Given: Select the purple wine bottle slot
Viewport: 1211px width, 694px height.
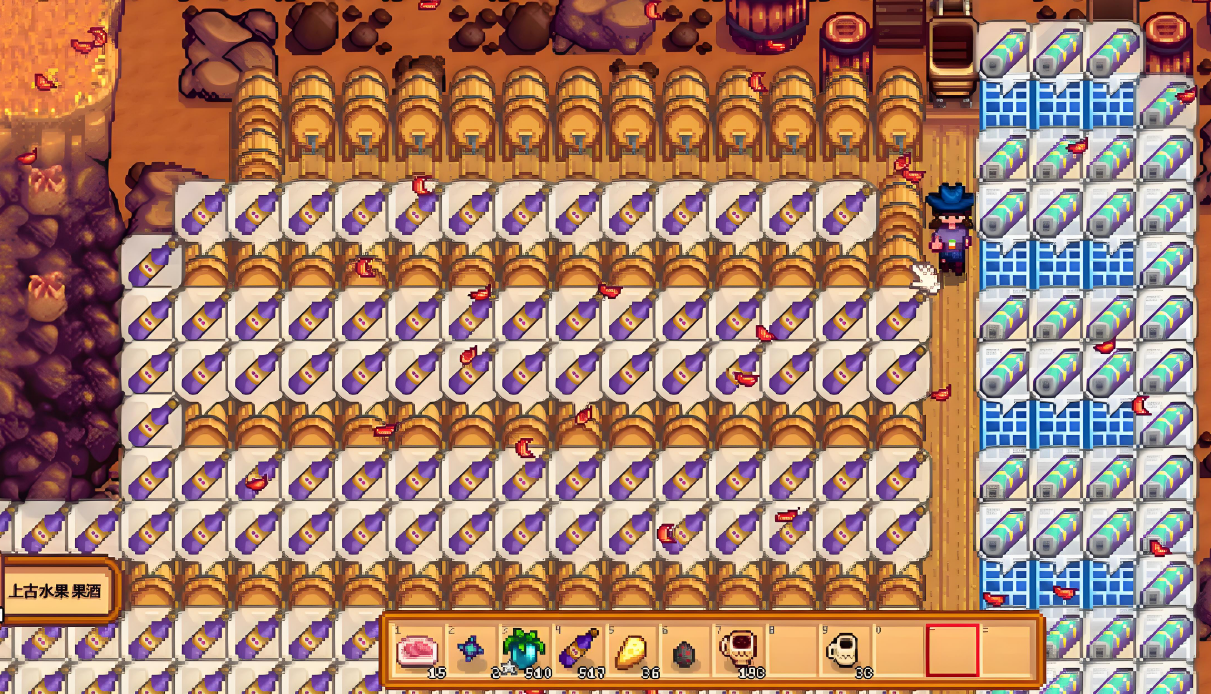Looking at the screenshot, I should coord(575,651).
